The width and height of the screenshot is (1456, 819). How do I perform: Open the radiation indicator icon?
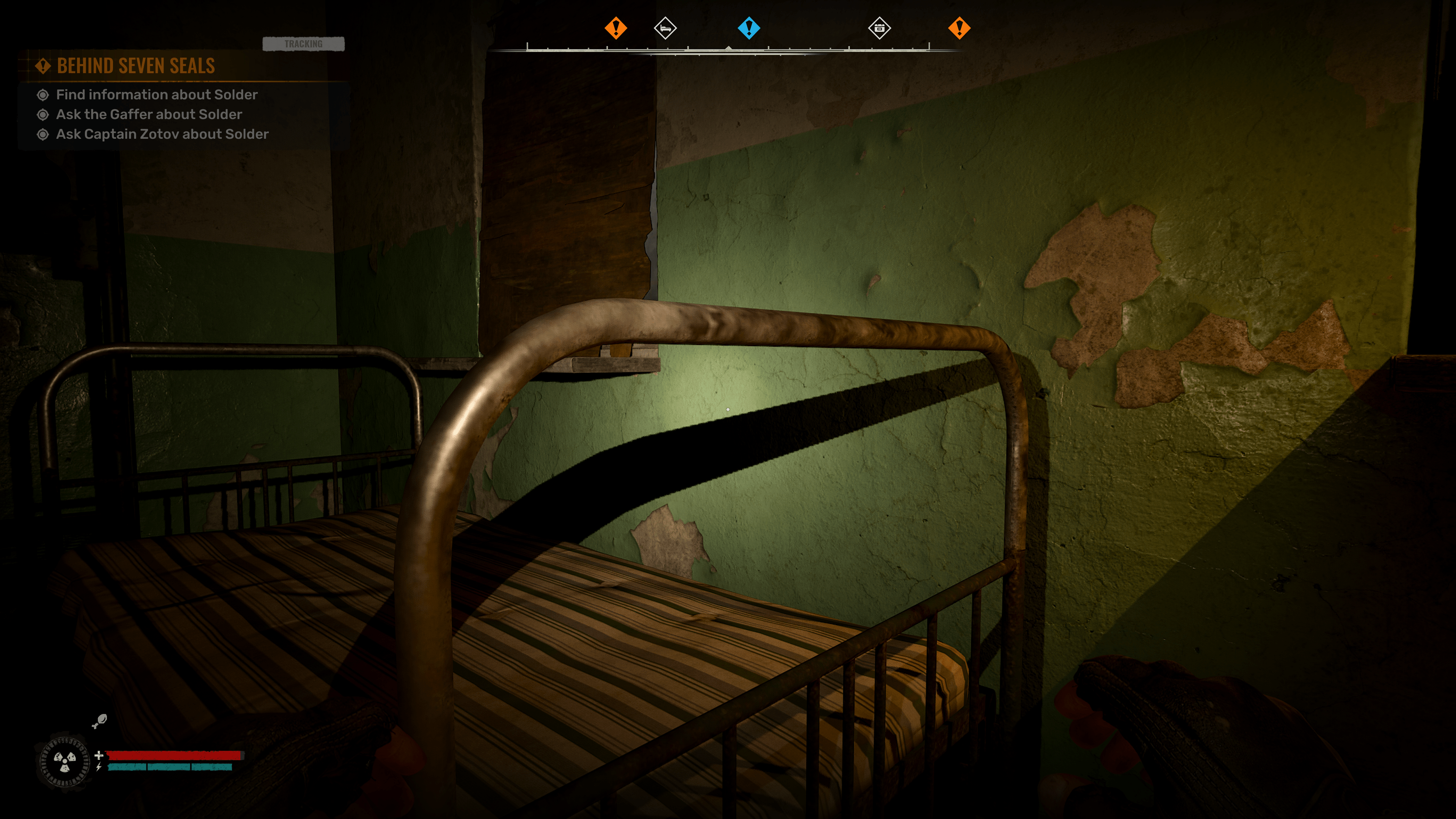coord(64,761)
